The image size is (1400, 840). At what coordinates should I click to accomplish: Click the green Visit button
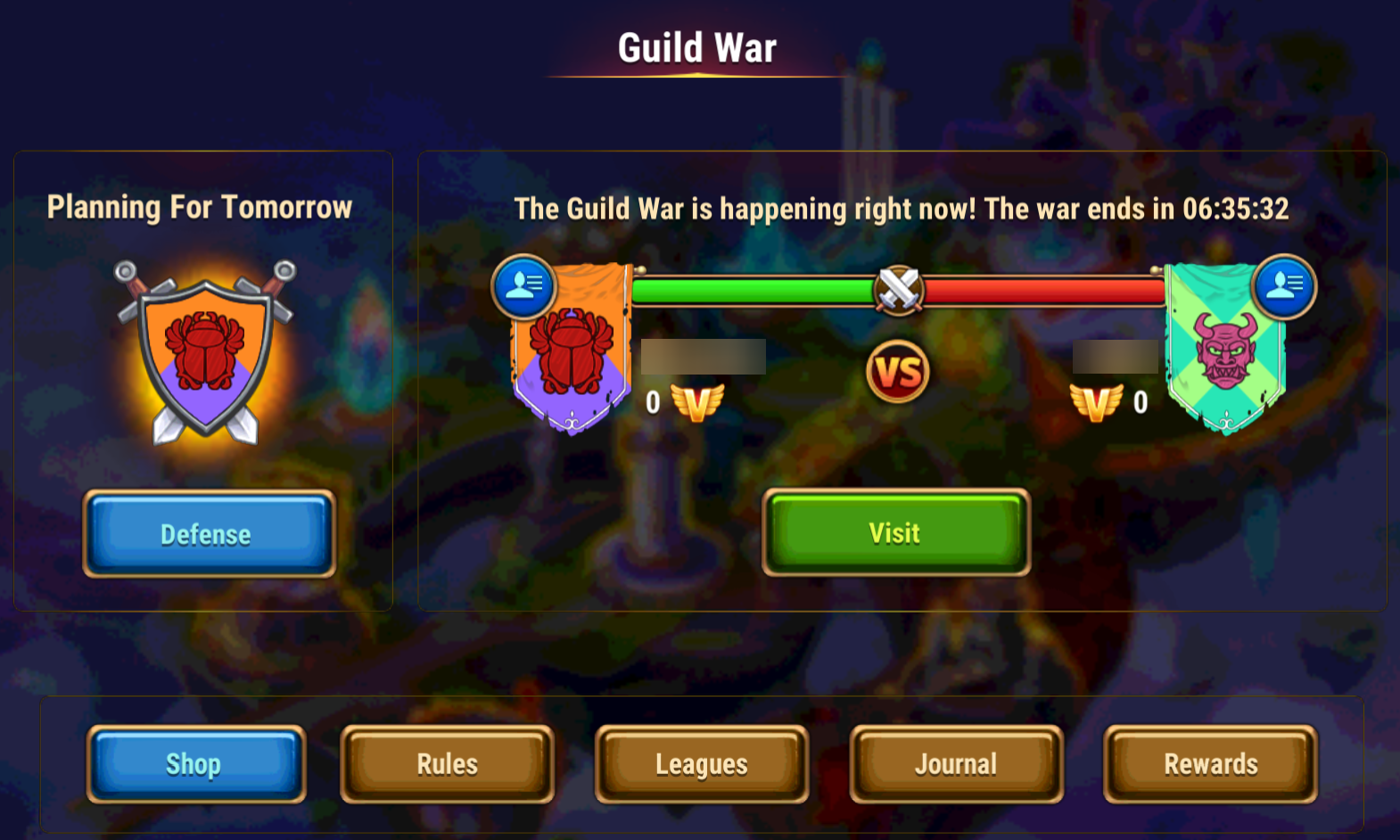pos(895,532)
